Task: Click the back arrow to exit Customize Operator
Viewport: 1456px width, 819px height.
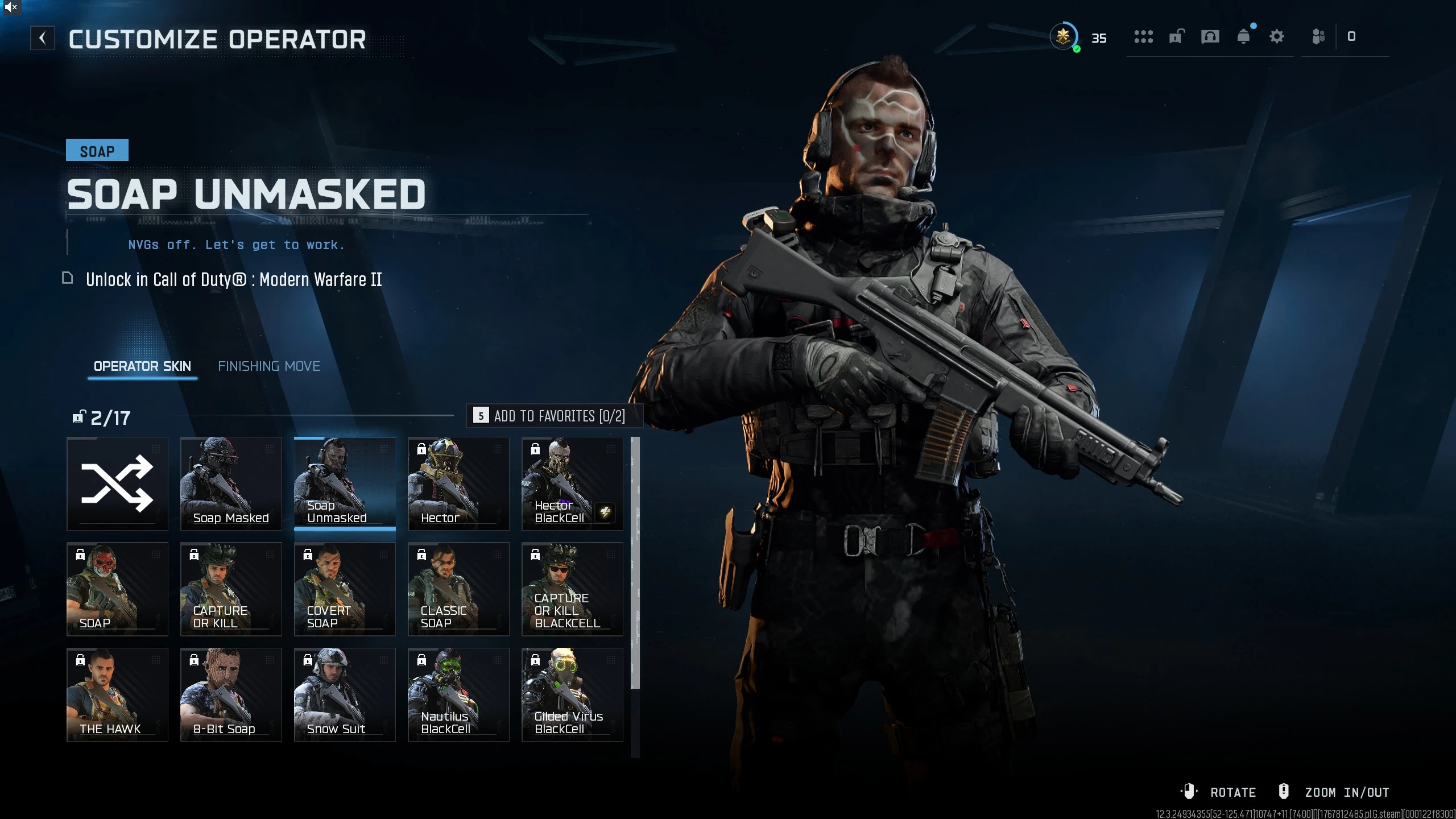Action: 43,38
